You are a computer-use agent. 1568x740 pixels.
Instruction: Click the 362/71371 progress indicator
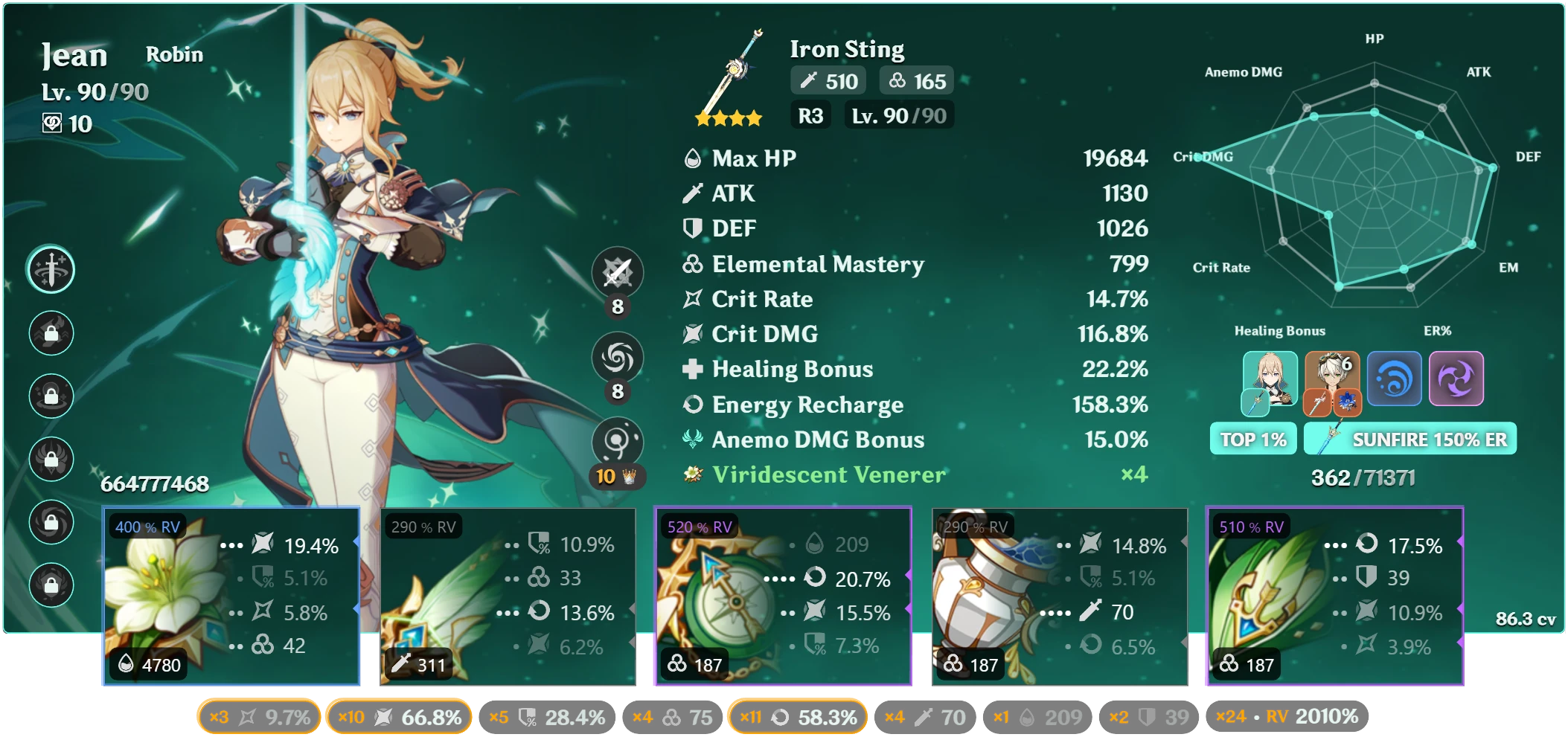[x=1363, y=478]
